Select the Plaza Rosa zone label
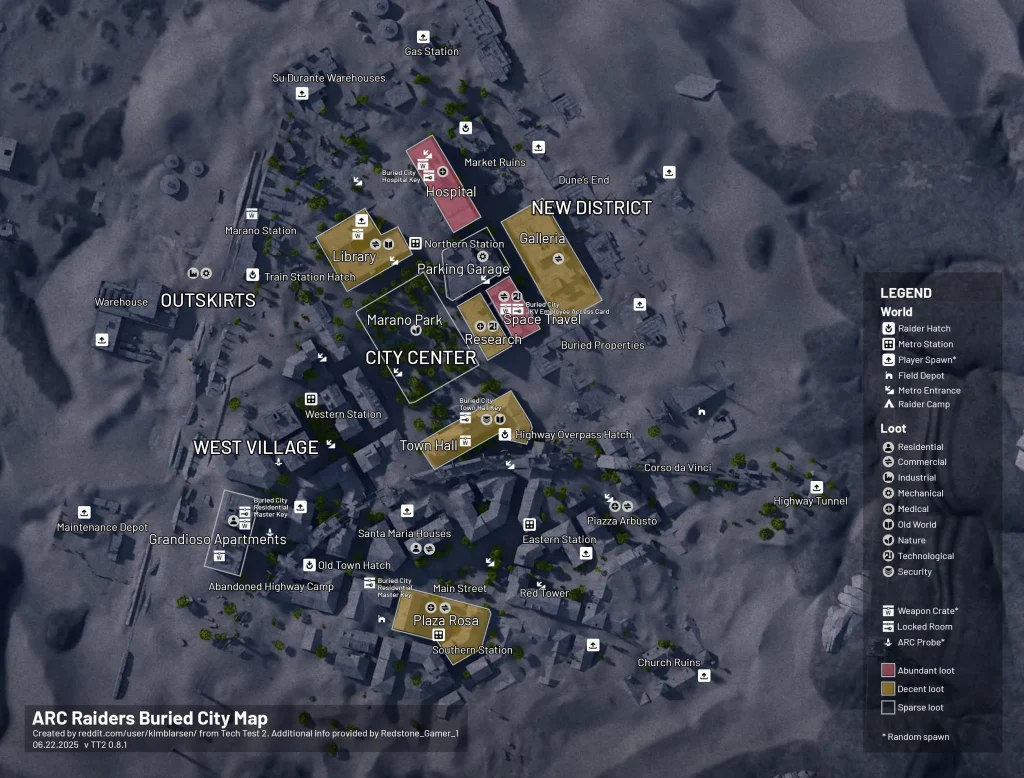Image resolution: width=1024 pixels, height=778 pixels. pyautogui.click(x=446, y=621)
